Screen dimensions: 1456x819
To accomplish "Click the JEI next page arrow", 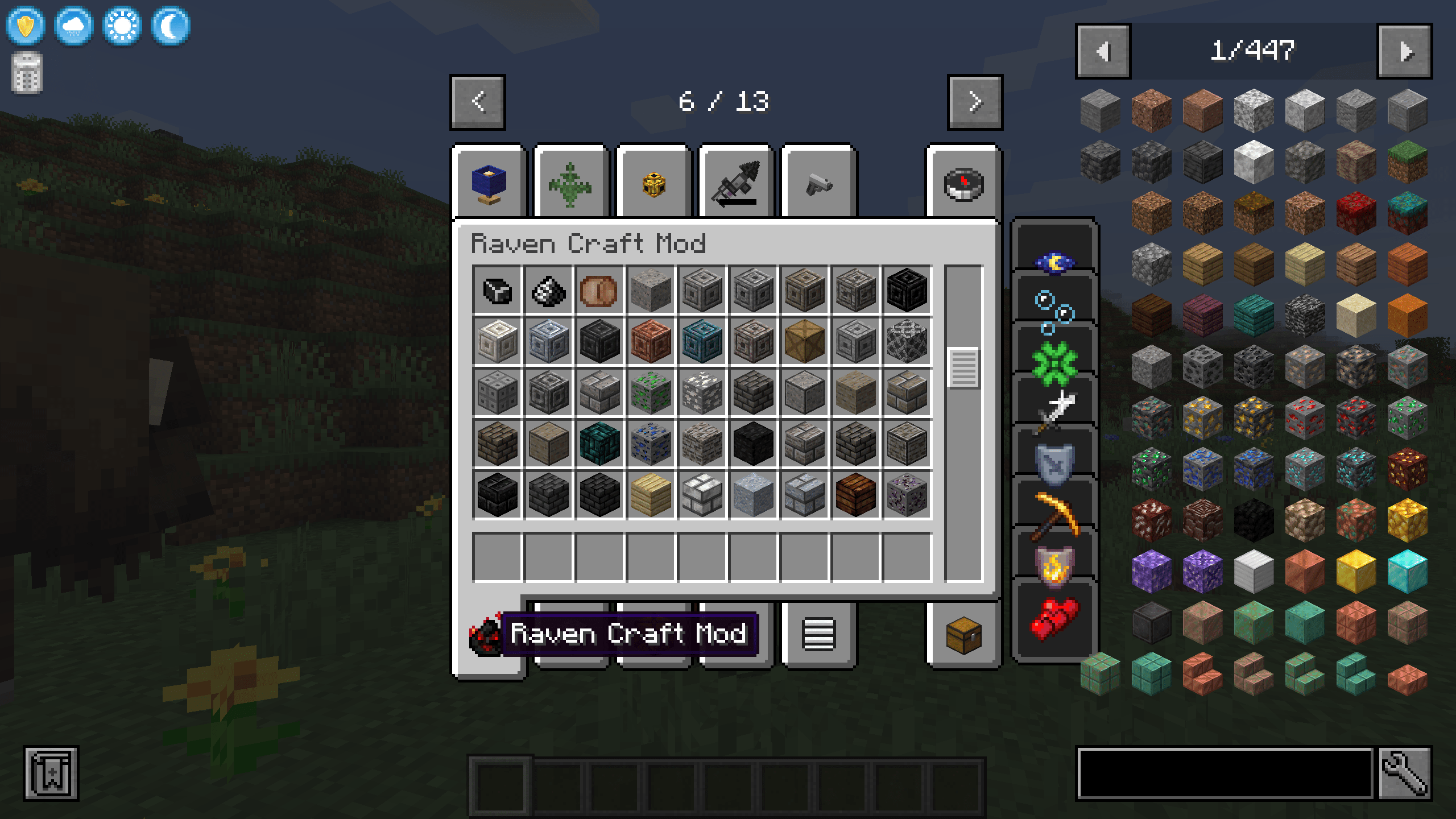I will pyautogui.click(x=1404, y=51).
